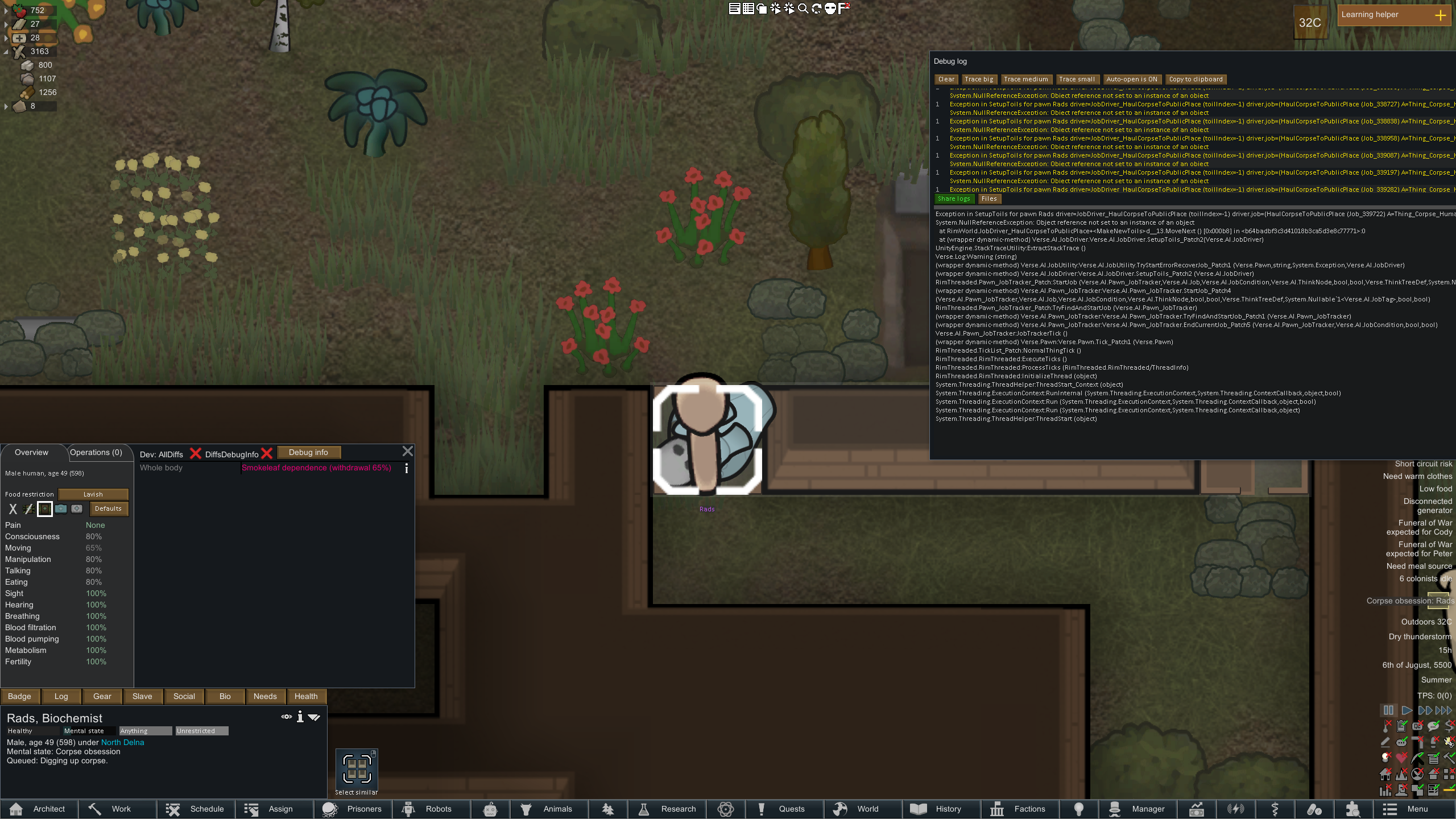Show the Needs tab

[x=265, y=696]
